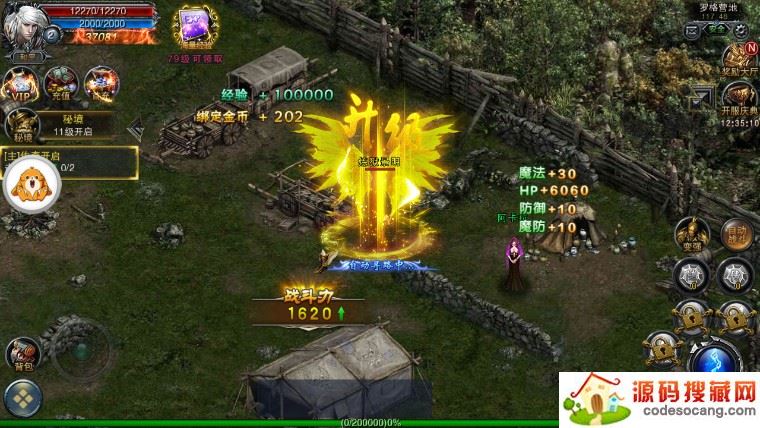Screen dimensions: 760x428
Task: Collapse the left panel with arrow
Action: (x=135, y=128)
